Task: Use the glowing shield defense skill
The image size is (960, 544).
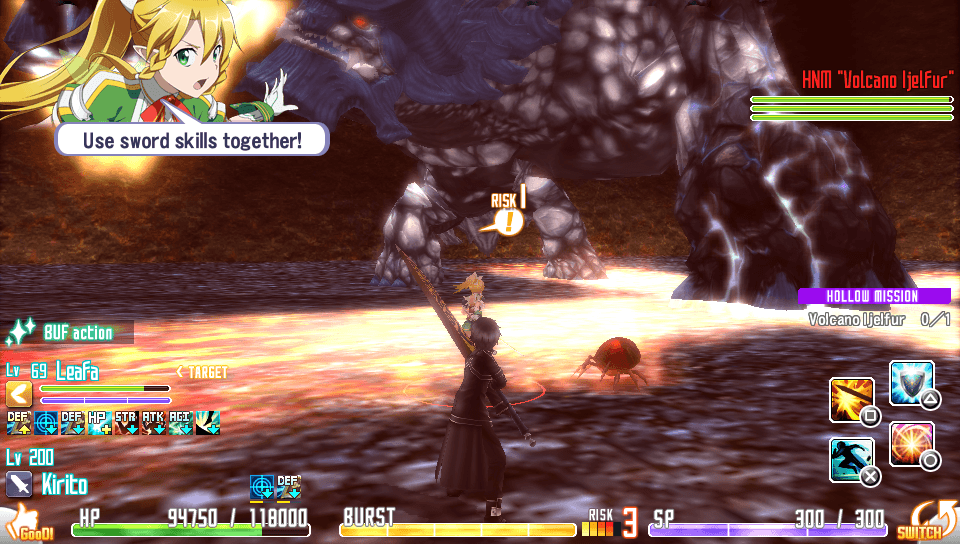Action: point(911,383)
